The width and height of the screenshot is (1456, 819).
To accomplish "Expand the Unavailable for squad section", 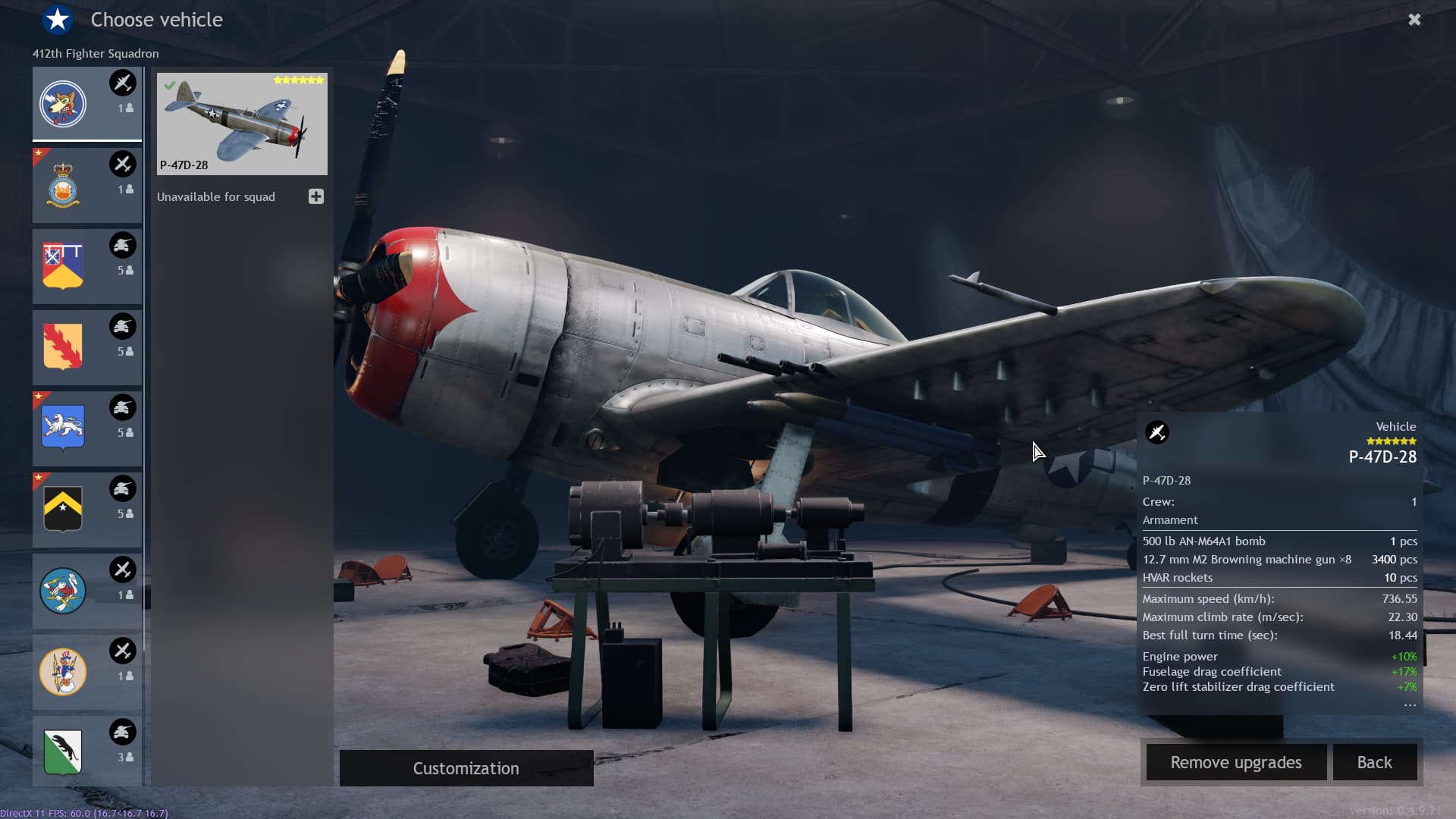I will click(316, 197).
